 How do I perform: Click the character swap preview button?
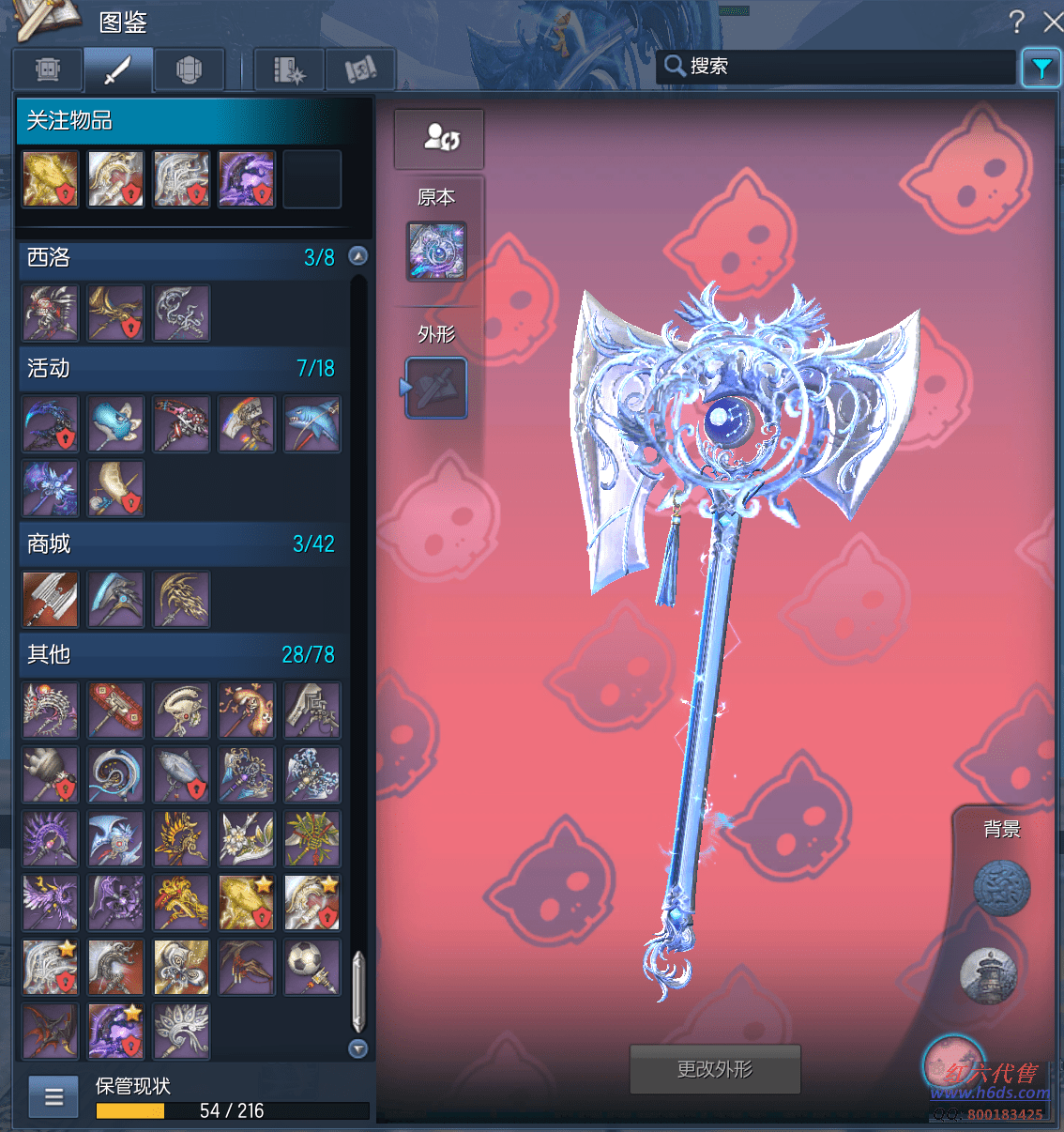(439, 139)
